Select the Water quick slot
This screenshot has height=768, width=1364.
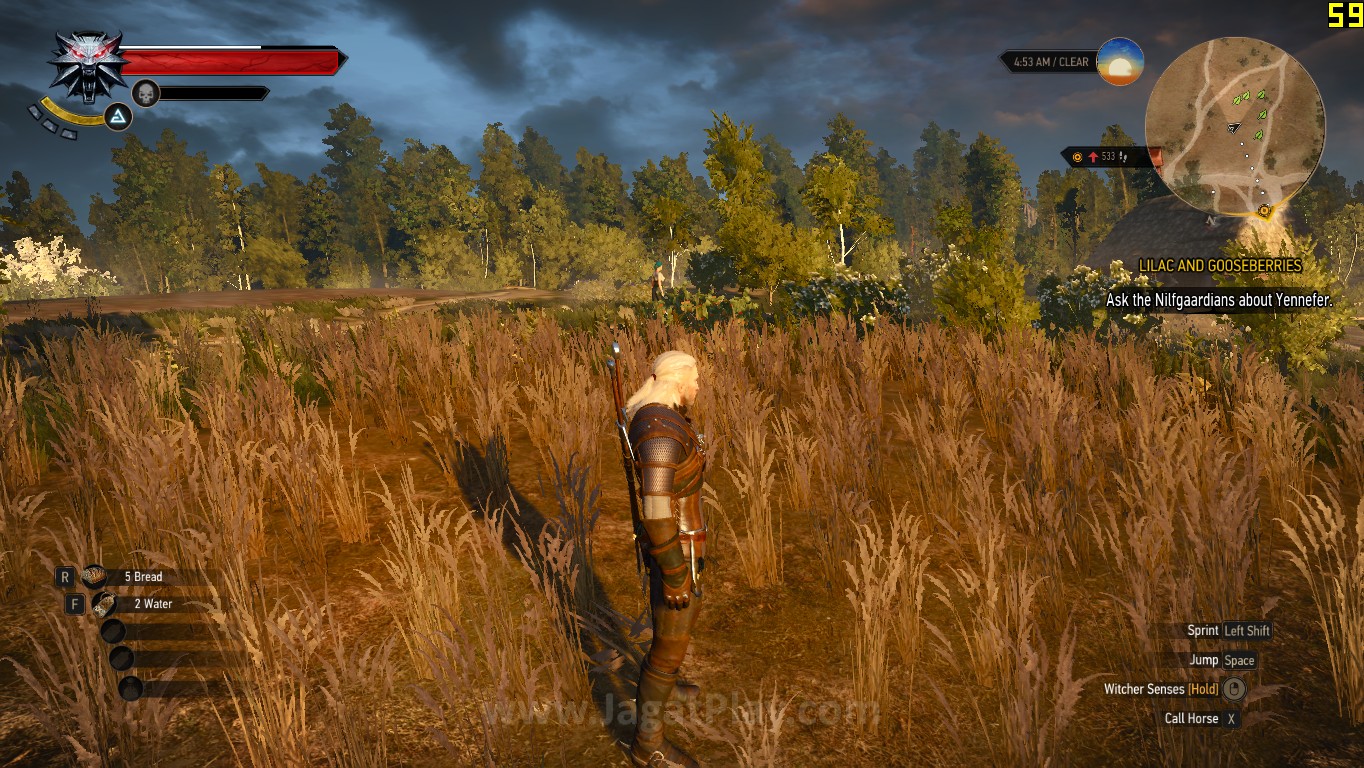point(104,604)
